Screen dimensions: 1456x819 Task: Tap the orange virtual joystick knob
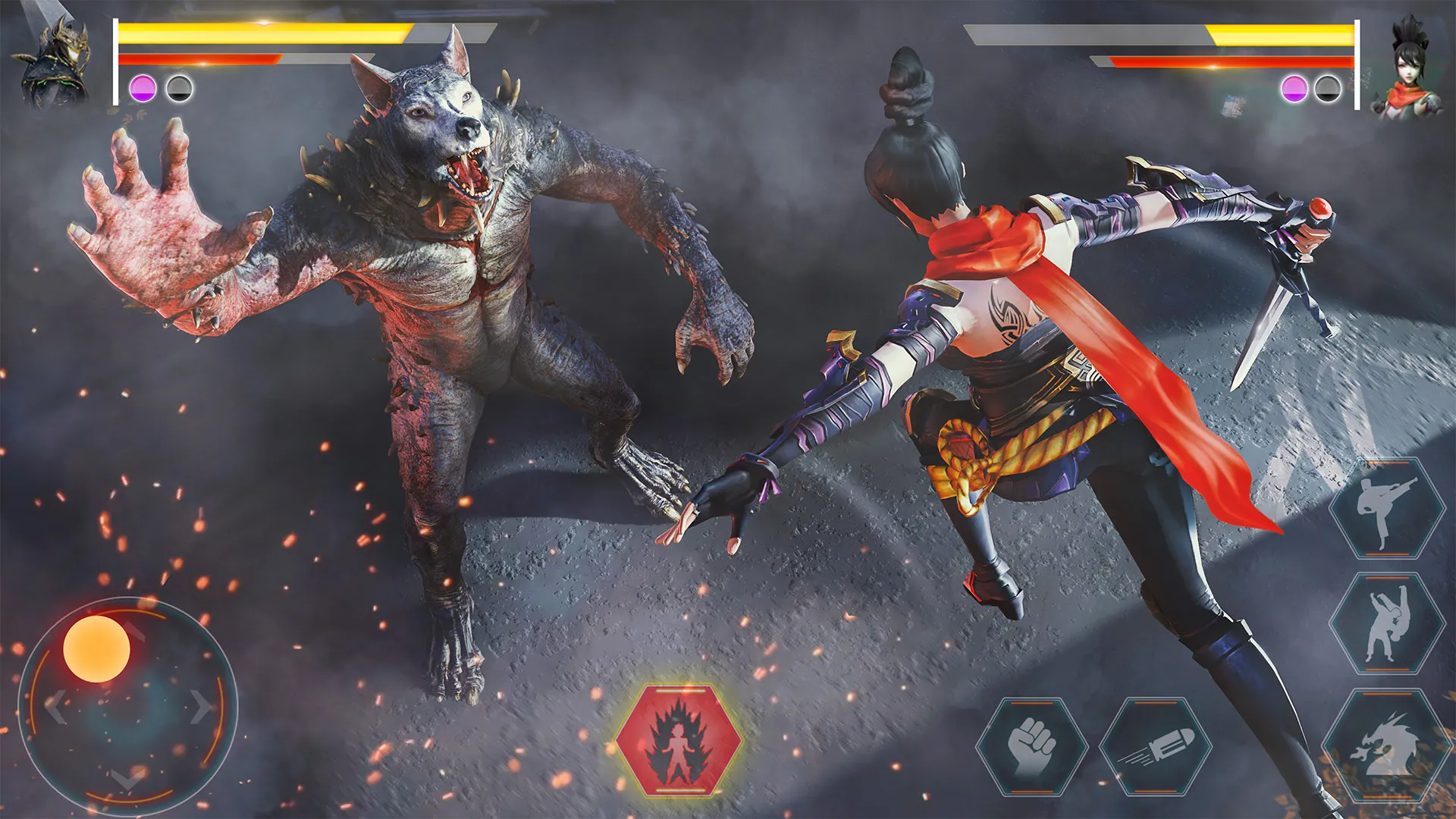pos(96,648)
